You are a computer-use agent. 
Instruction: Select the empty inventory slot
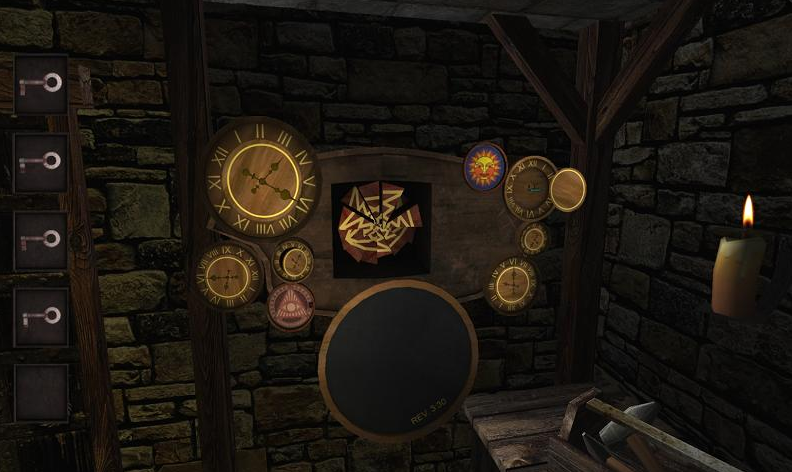41,392
